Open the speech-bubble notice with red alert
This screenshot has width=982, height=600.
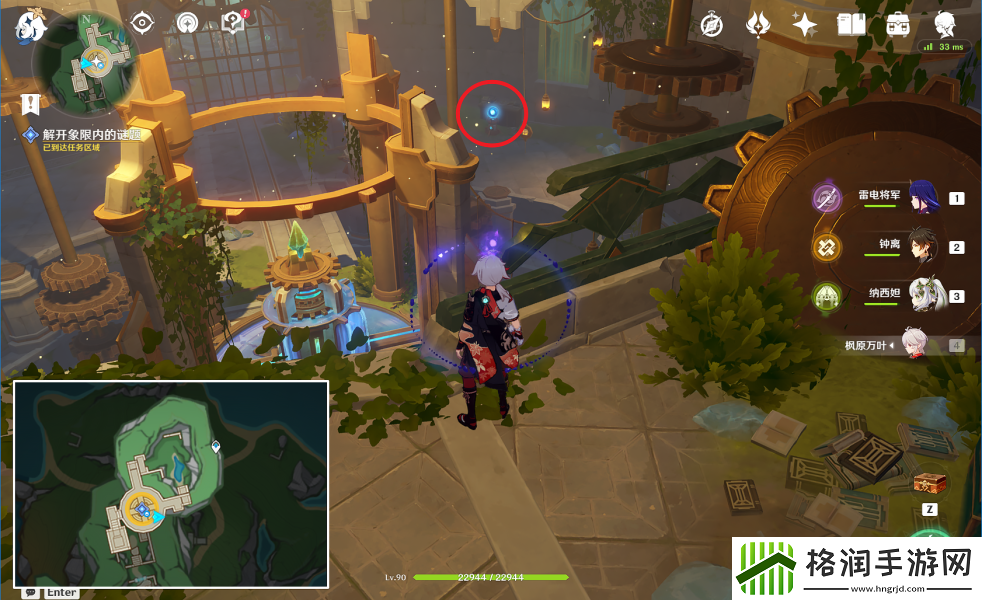point(235,22)
